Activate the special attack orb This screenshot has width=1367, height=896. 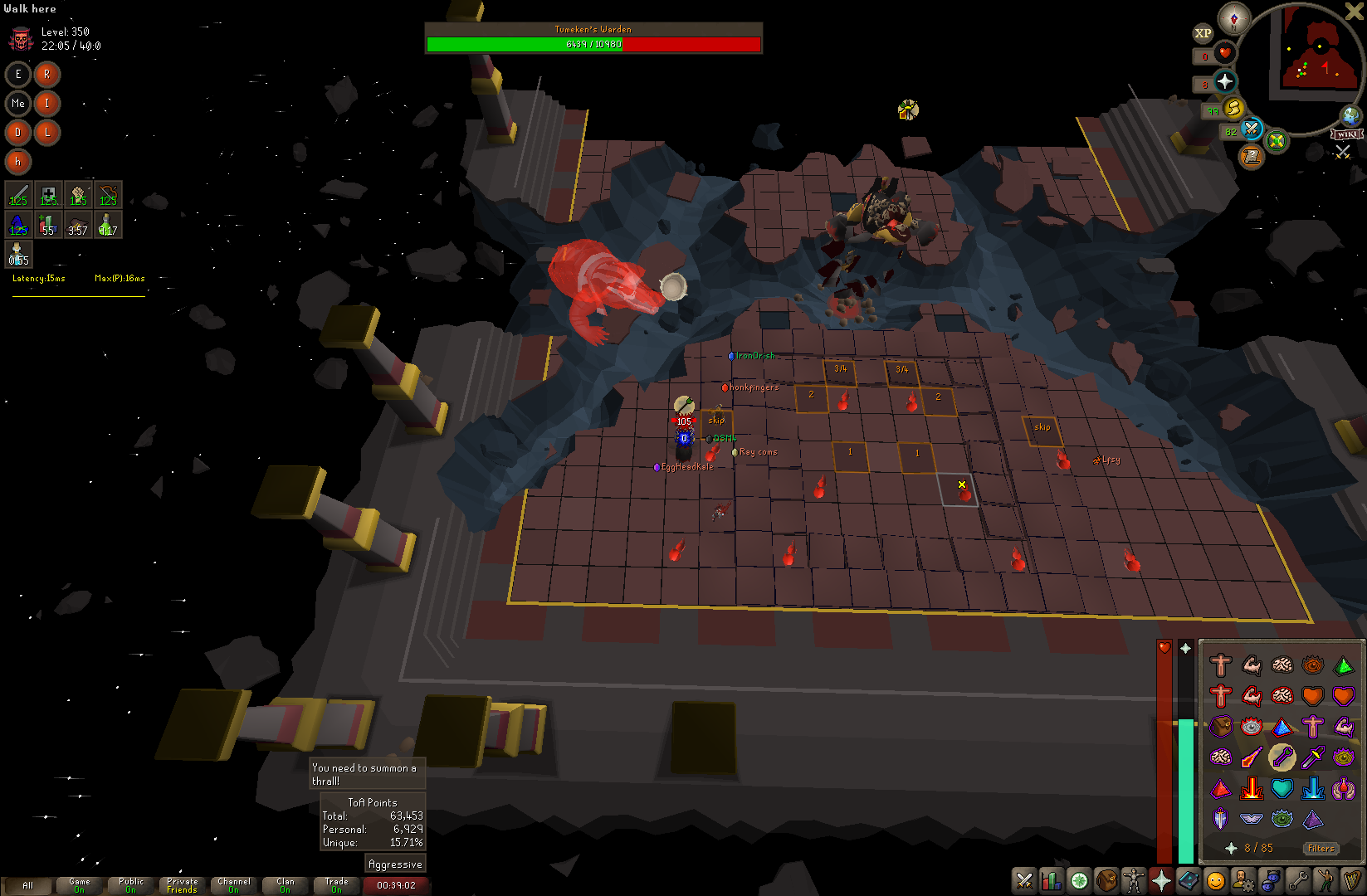(1252, 129)
